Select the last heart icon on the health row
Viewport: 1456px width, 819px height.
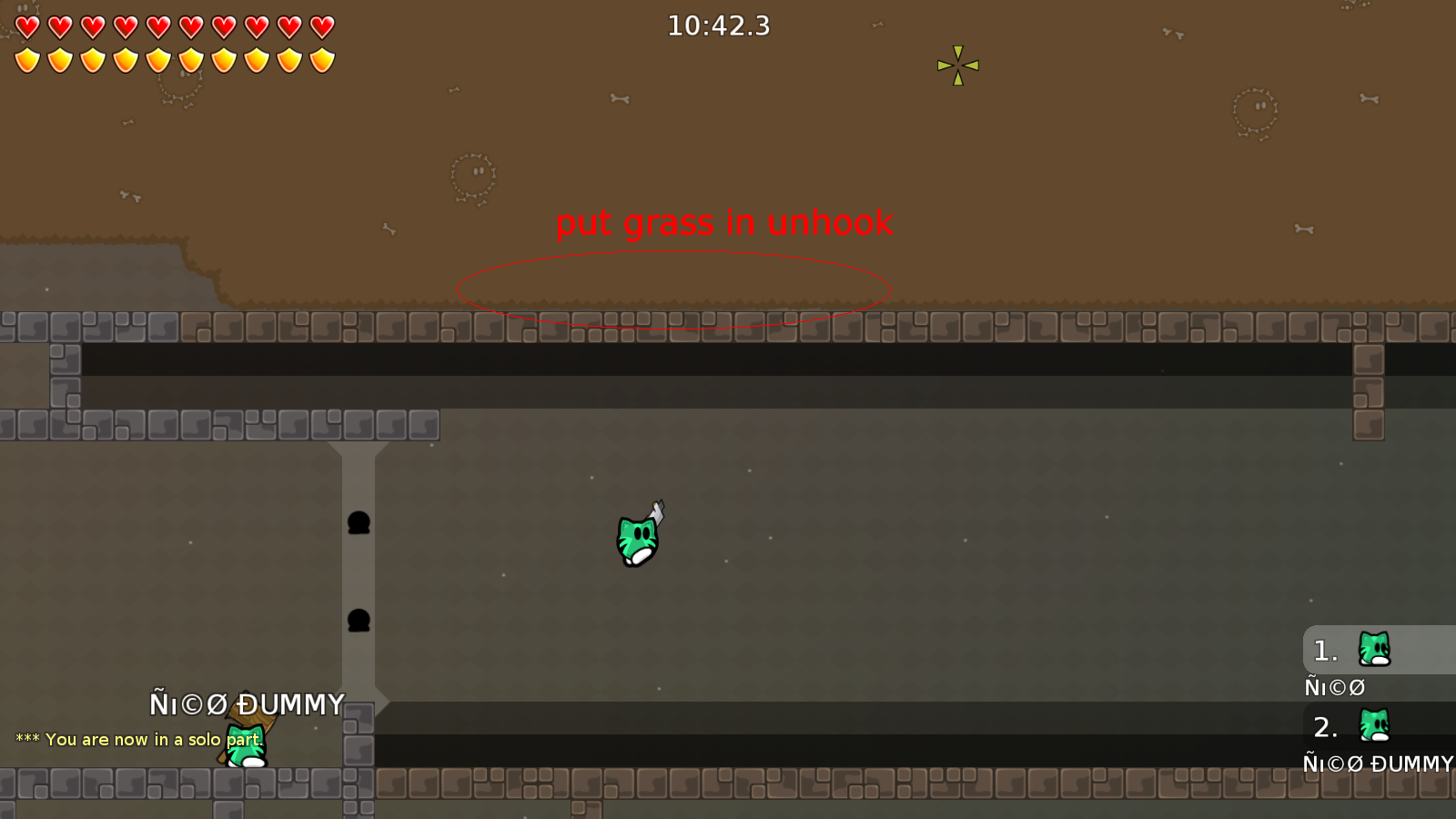point(320,25)
